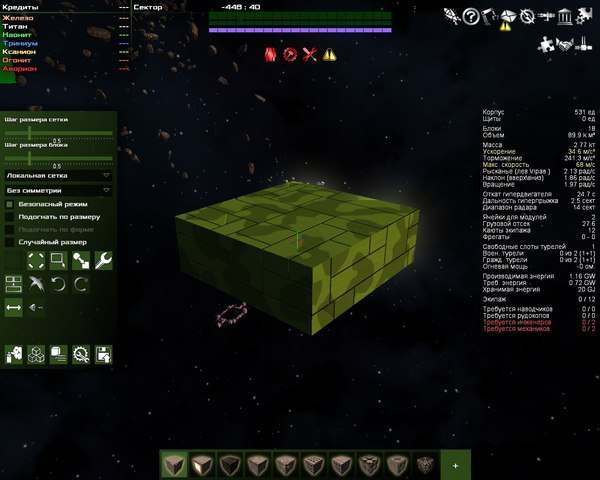Click the plus button to add a block
600x480 pixels.
point(455,464)
